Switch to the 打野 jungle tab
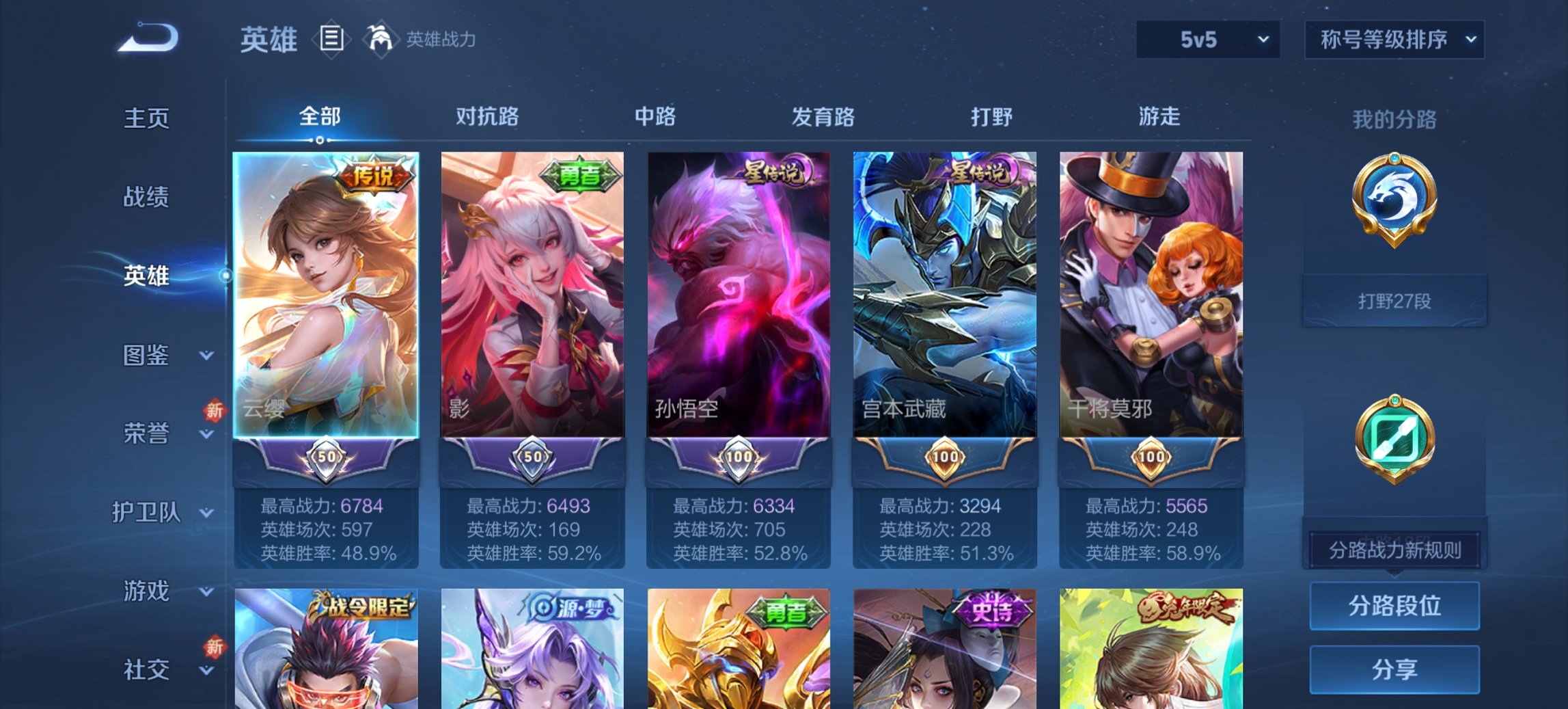 coord(990,117)
